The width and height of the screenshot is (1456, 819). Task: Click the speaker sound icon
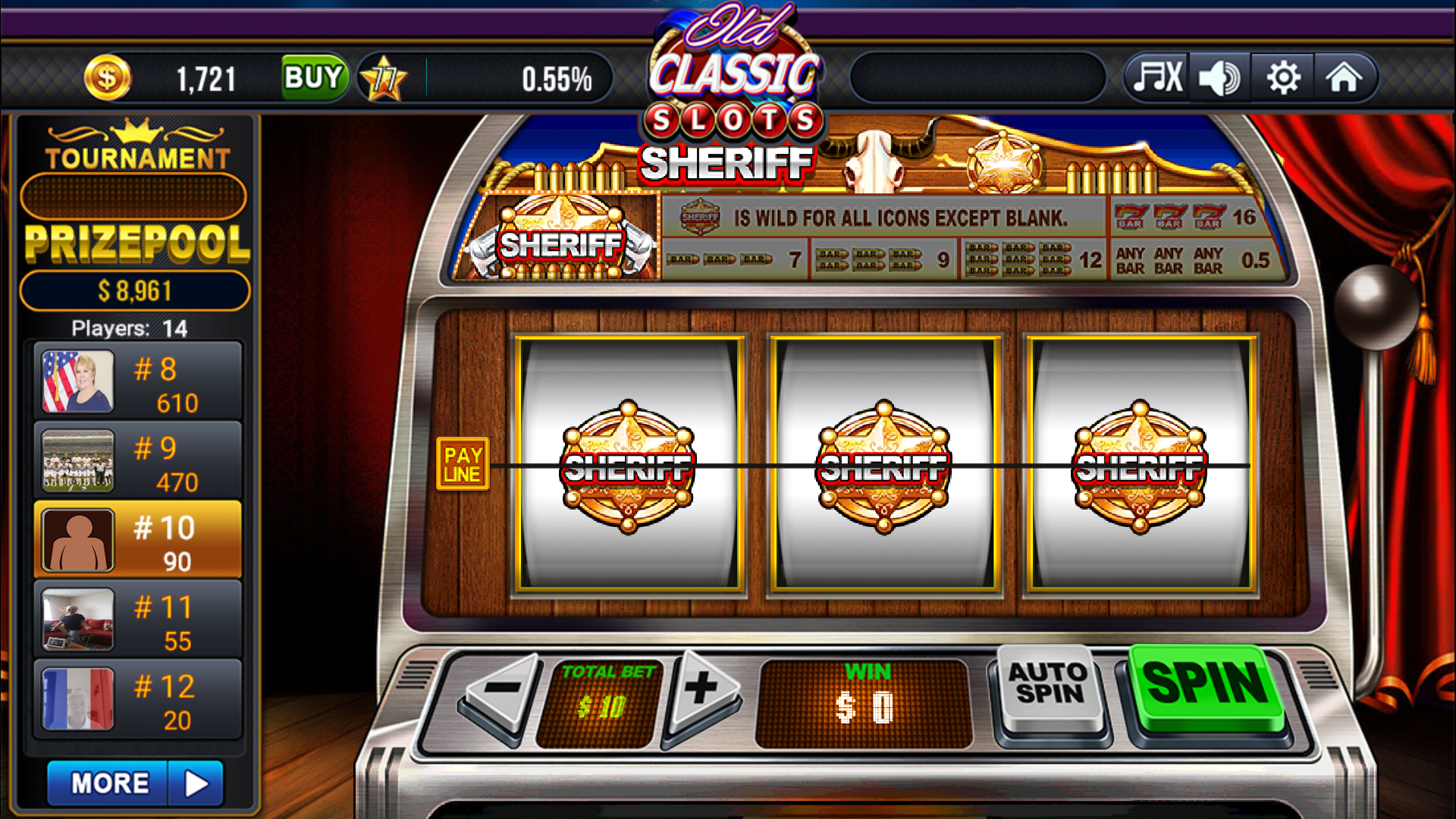(1219, 76)
